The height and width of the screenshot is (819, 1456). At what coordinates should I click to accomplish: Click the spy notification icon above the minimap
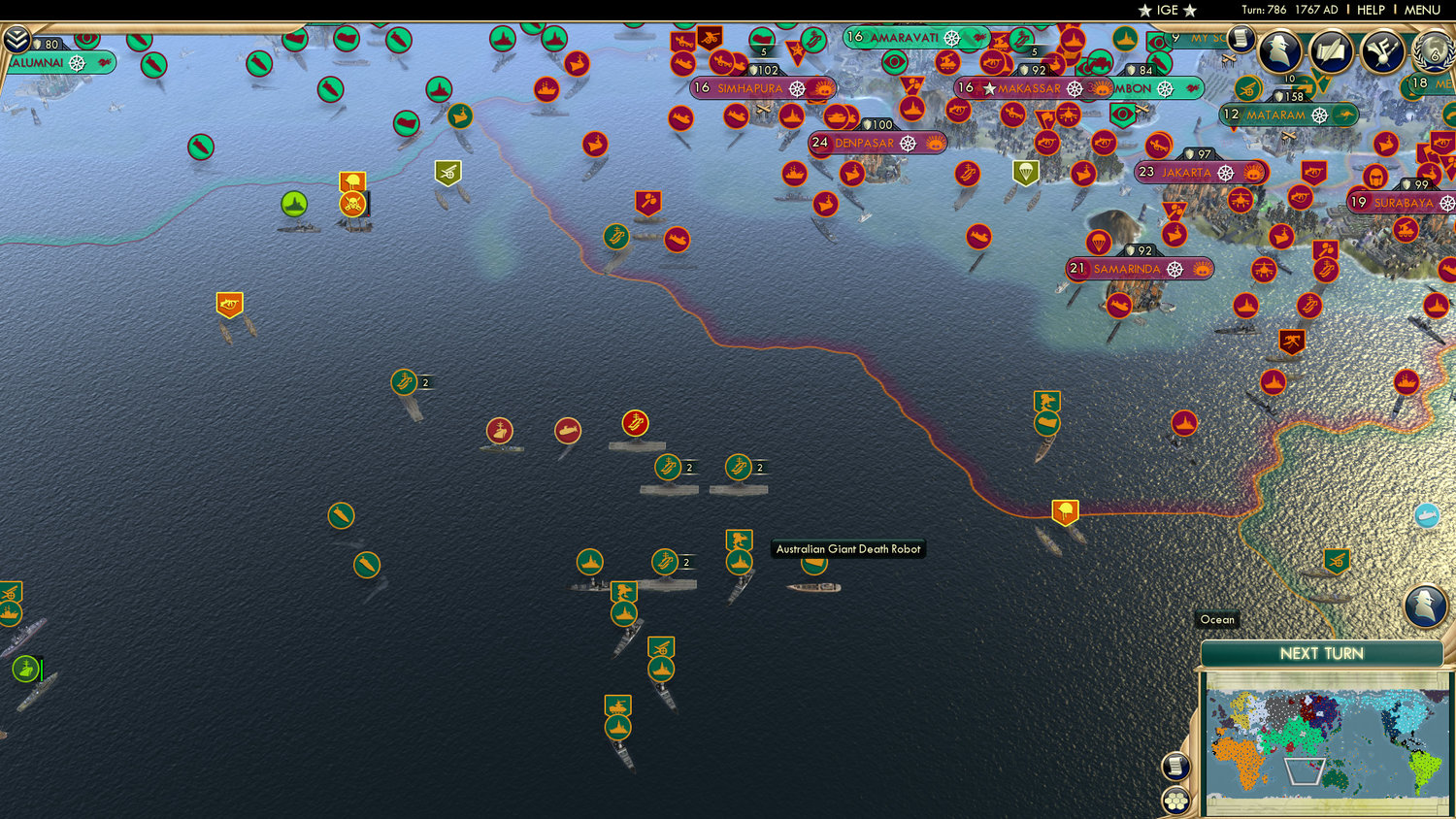(x=1426, y=604)
